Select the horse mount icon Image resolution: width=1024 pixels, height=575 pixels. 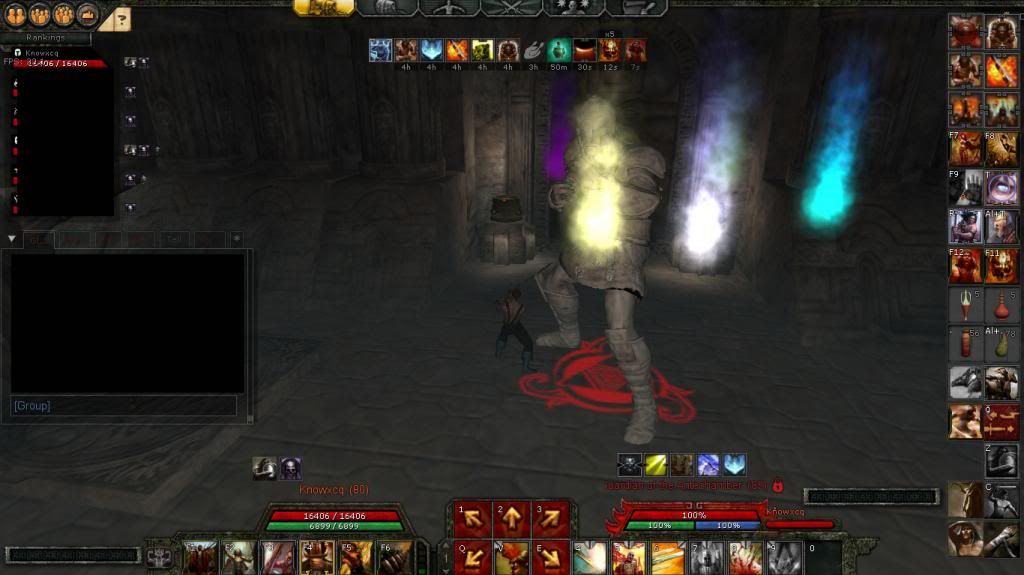(x=965, y=383)
